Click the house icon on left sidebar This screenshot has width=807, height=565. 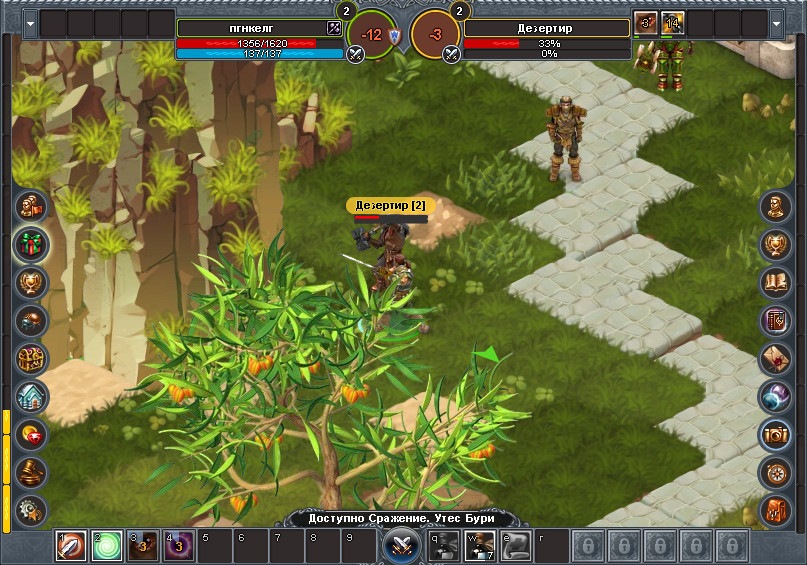pyautogui.click(x=32, y=396)
